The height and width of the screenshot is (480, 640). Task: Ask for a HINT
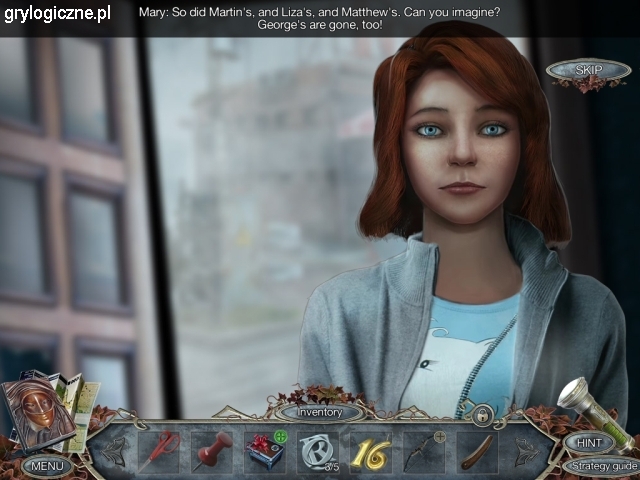(588, 442)
